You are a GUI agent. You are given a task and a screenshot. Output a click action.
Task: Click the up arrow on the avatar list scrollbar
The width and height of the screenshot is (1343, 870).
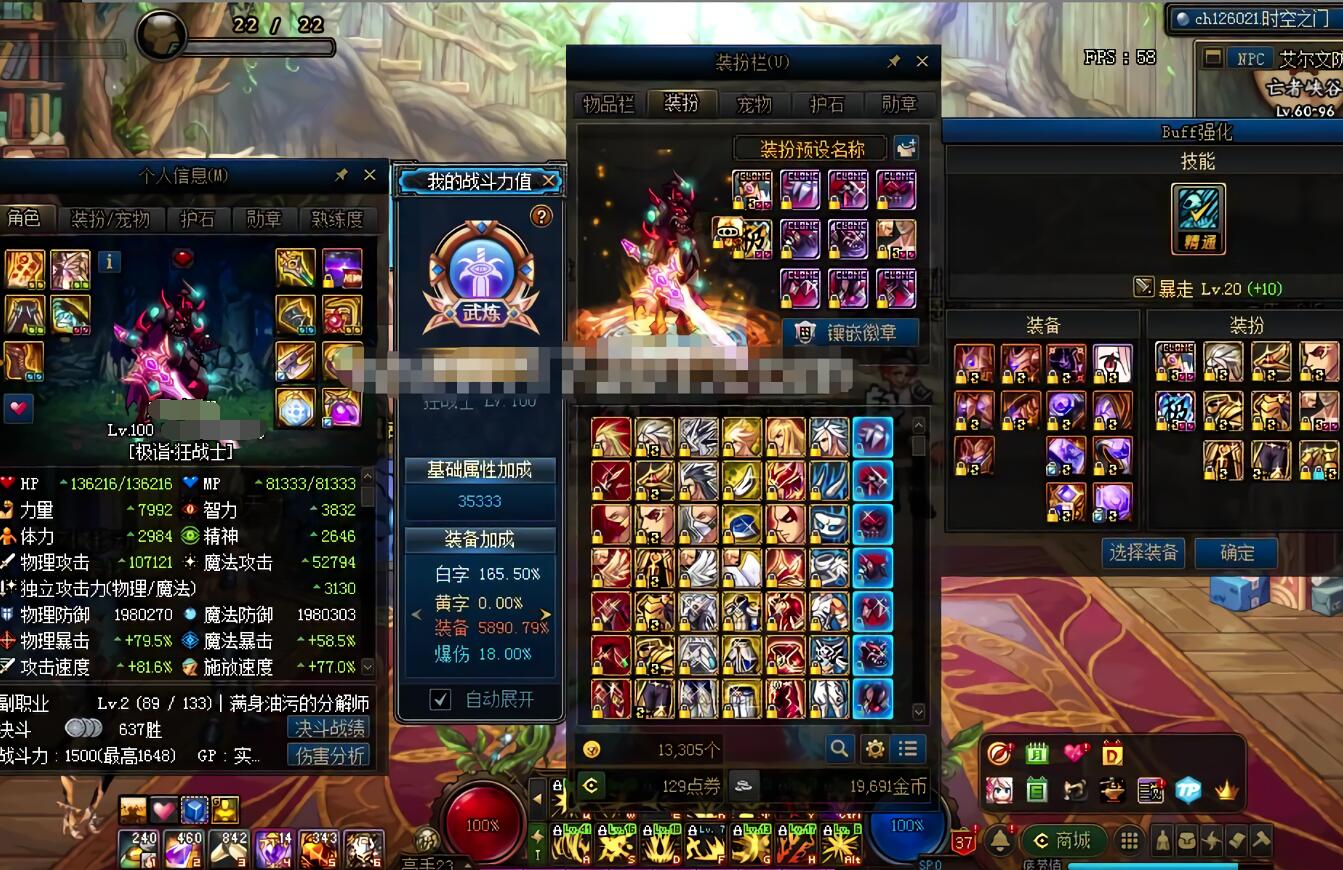coord(920,424)
